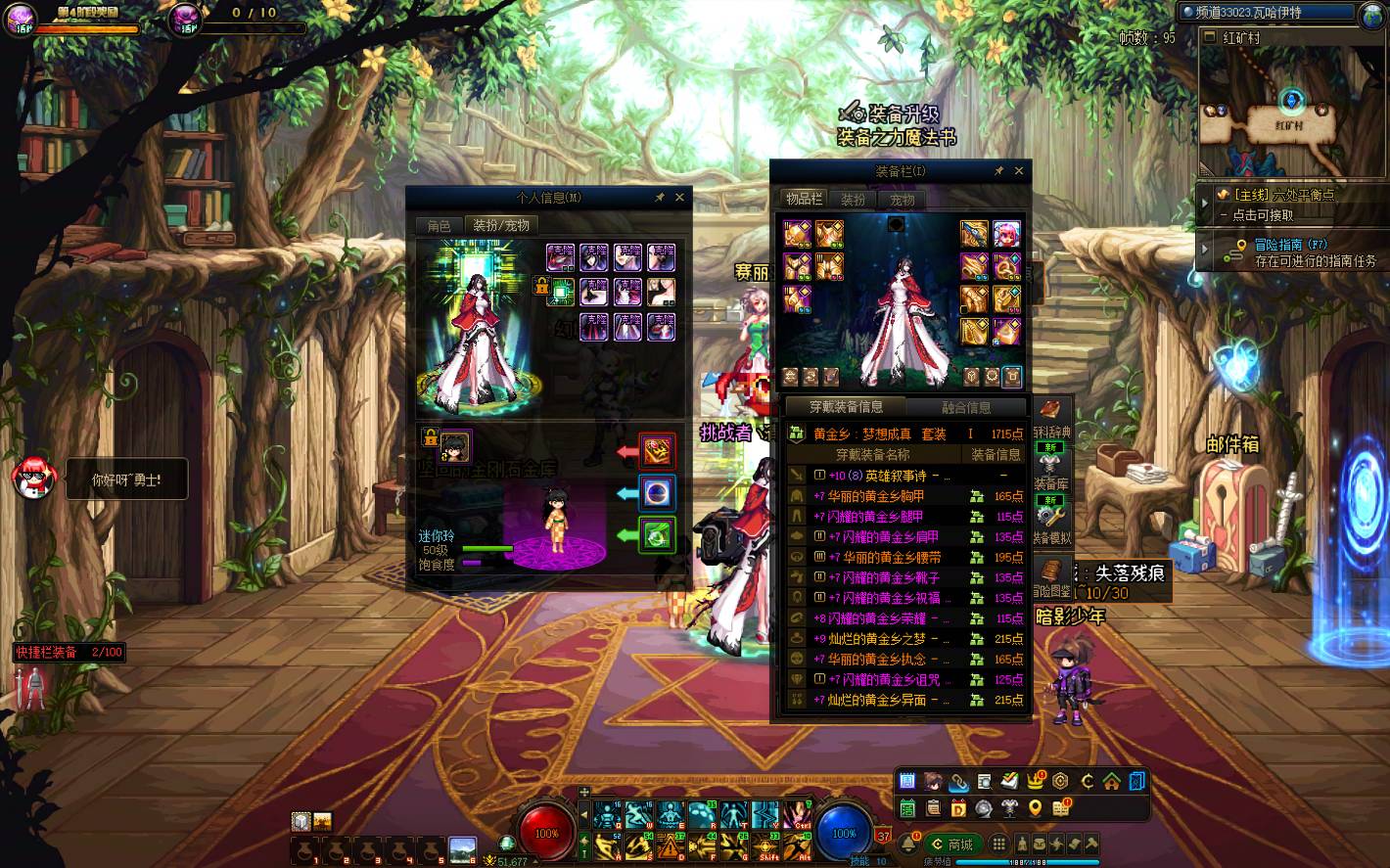Viewport: 1390px width, 868px height.
Task: Switch to the 角色 character tab
Action: (439, 225)
